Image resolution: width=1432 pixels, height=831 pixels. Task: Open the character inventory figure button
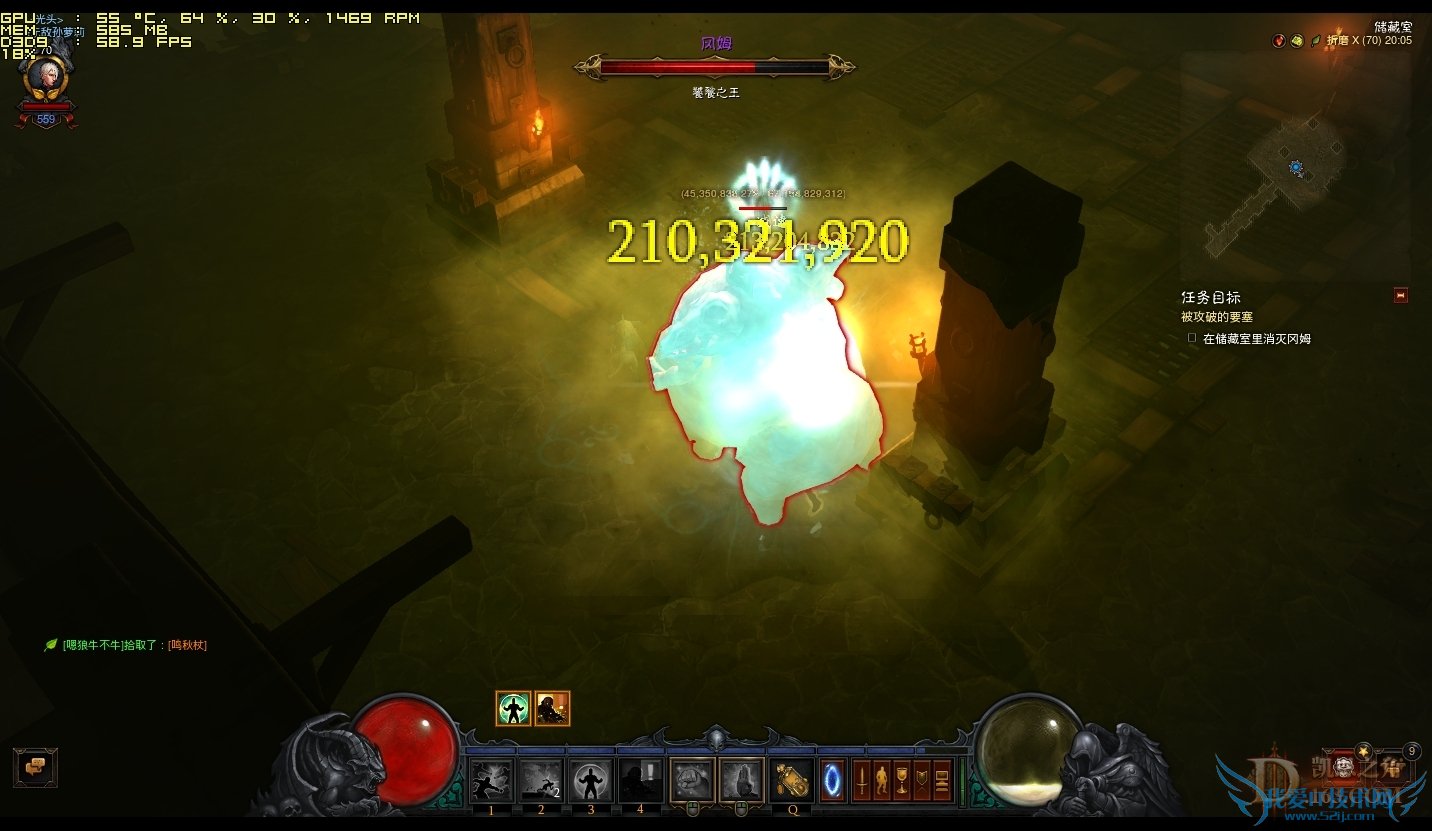click(881, 780)
